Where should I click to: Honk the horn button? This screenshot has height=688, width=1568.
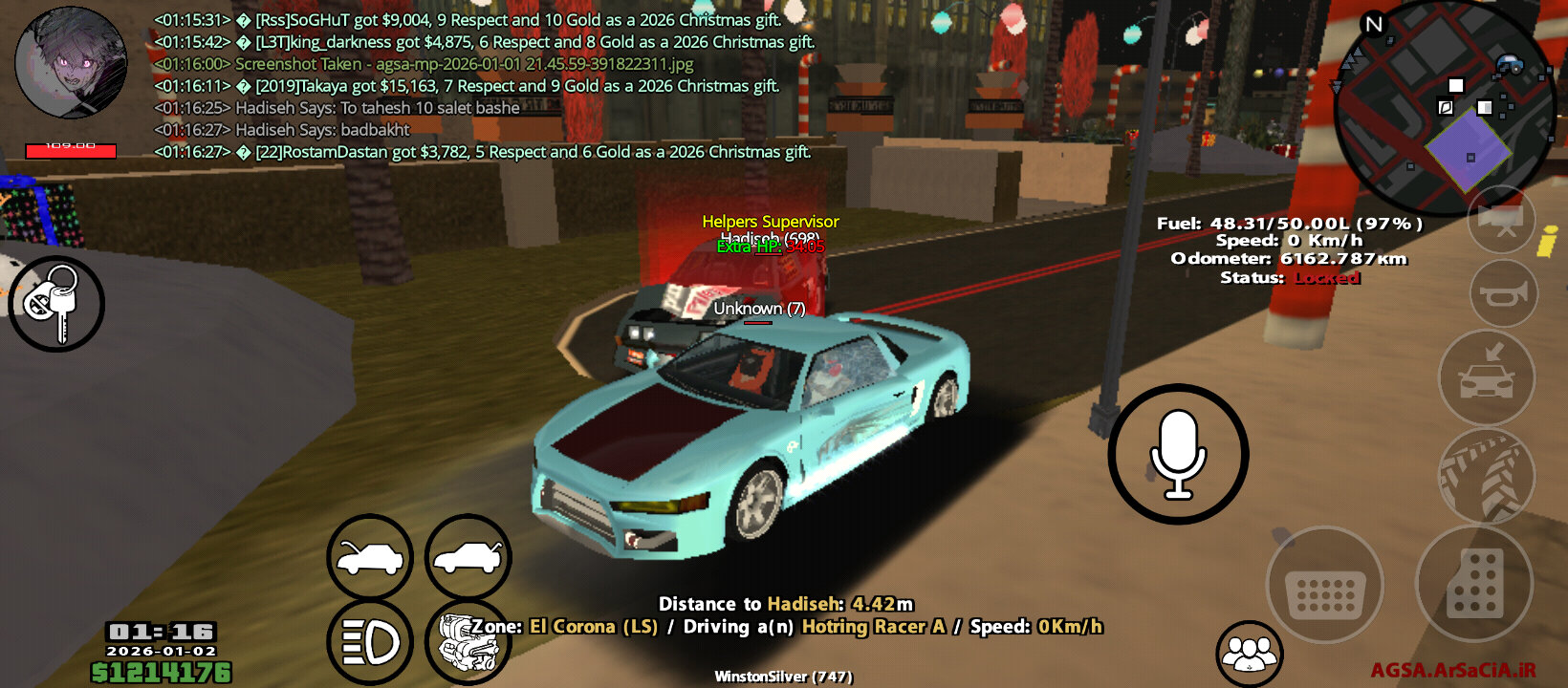click(x=1502, y=293)
